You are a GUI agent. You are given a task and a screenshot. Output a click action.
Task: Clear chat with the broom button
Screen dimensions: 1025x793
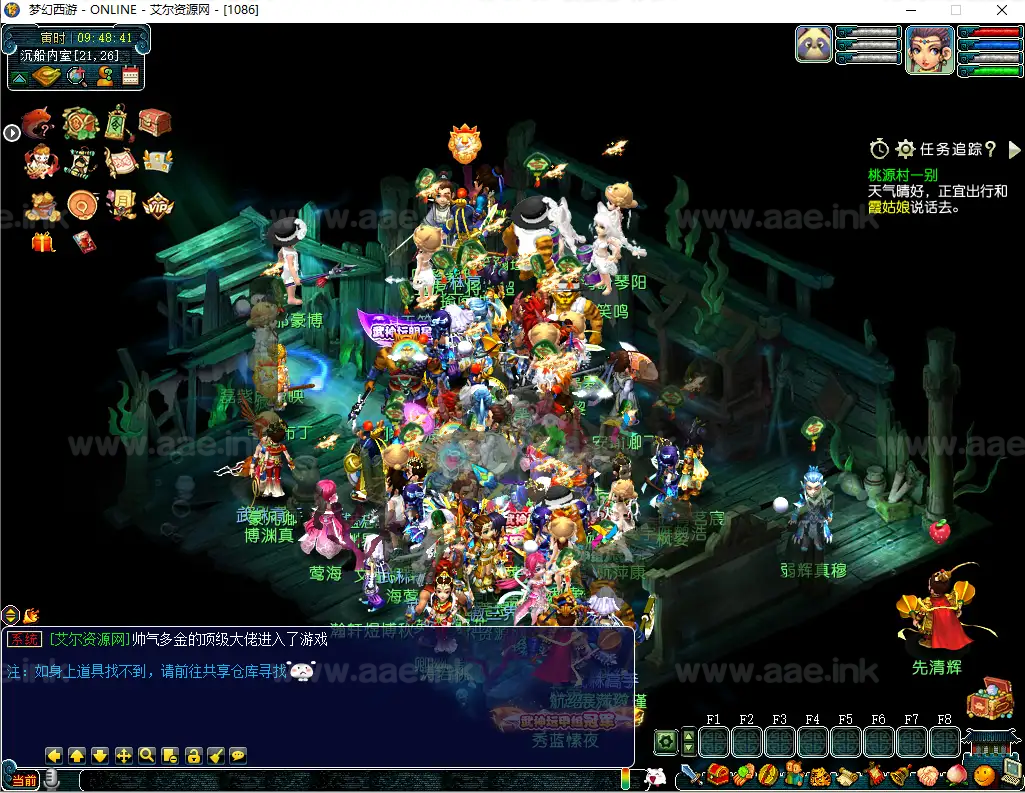[x=216, y=756]
